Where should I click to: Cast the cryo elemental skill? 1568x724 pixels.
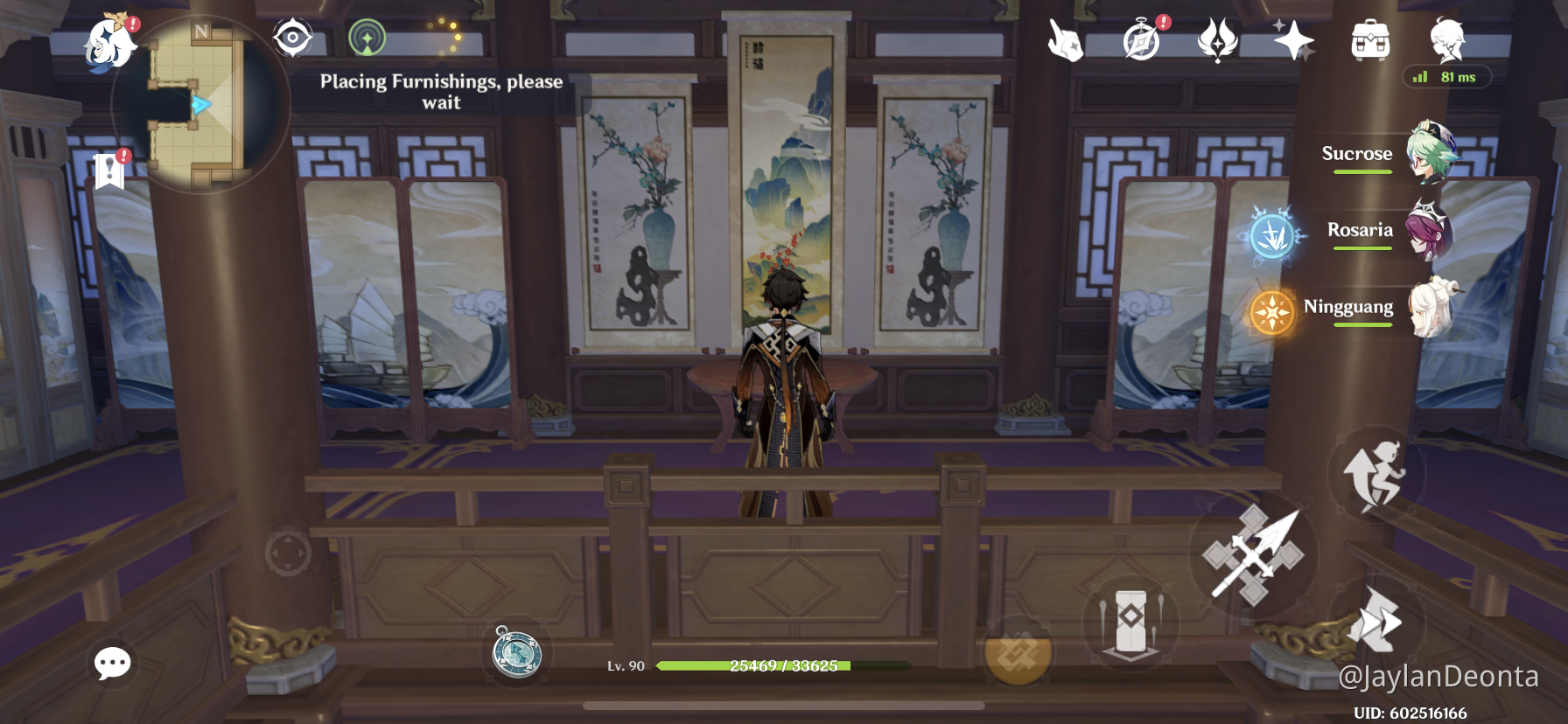click(1273, 236)
